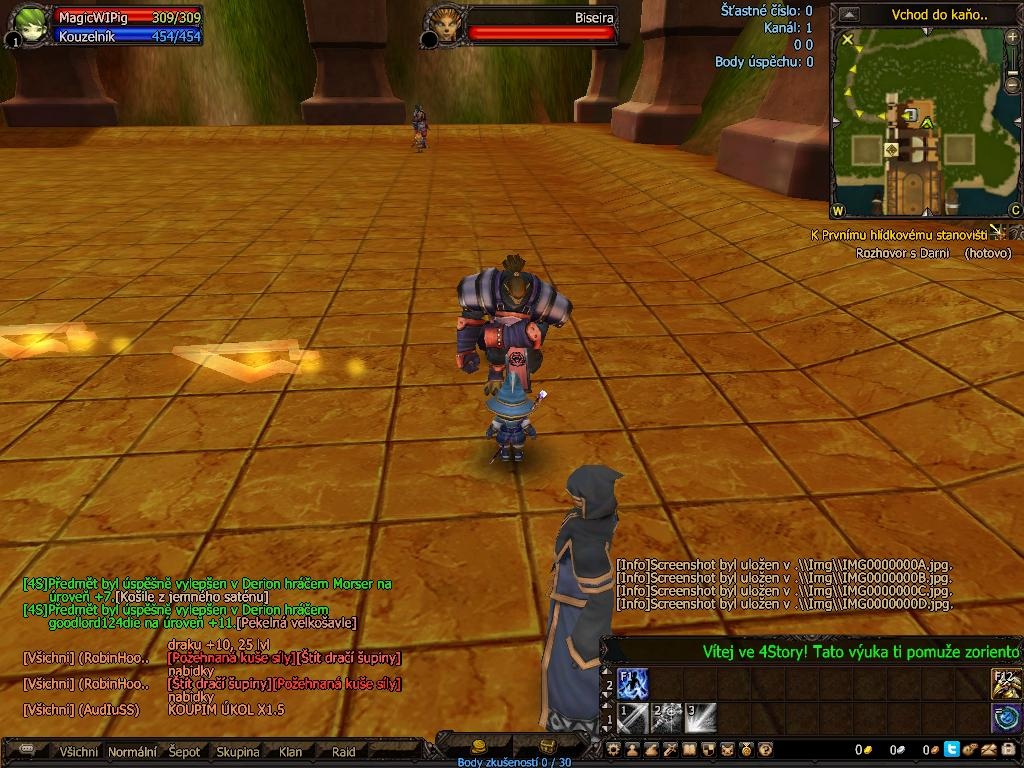1024x768 pixels.
Task: Click the Biseira target portrait
Action: pos(443,24)
